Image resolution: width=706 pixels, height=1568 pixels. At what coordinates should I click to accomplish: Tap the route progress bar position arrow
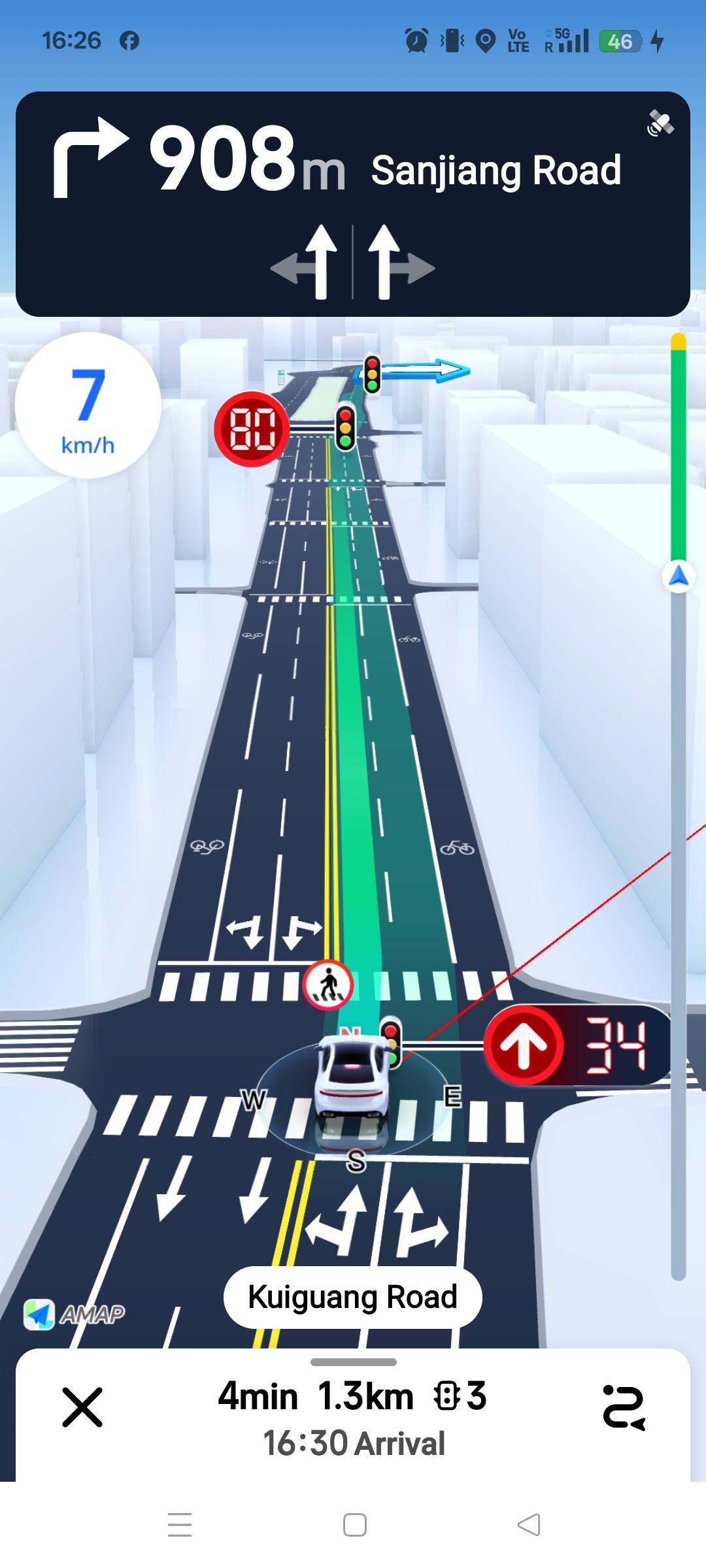(x=679, y=576)
